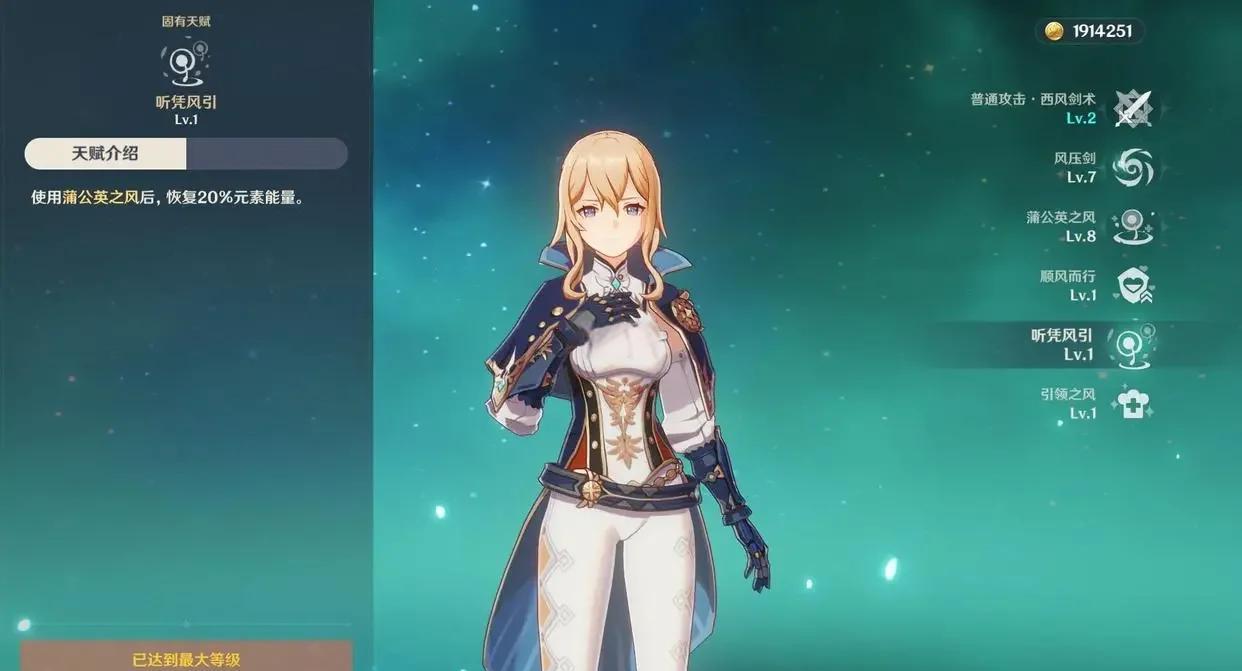Select the 普通攻击·西风剑术 talent
1242x671 pixels.
point(1132,108)
